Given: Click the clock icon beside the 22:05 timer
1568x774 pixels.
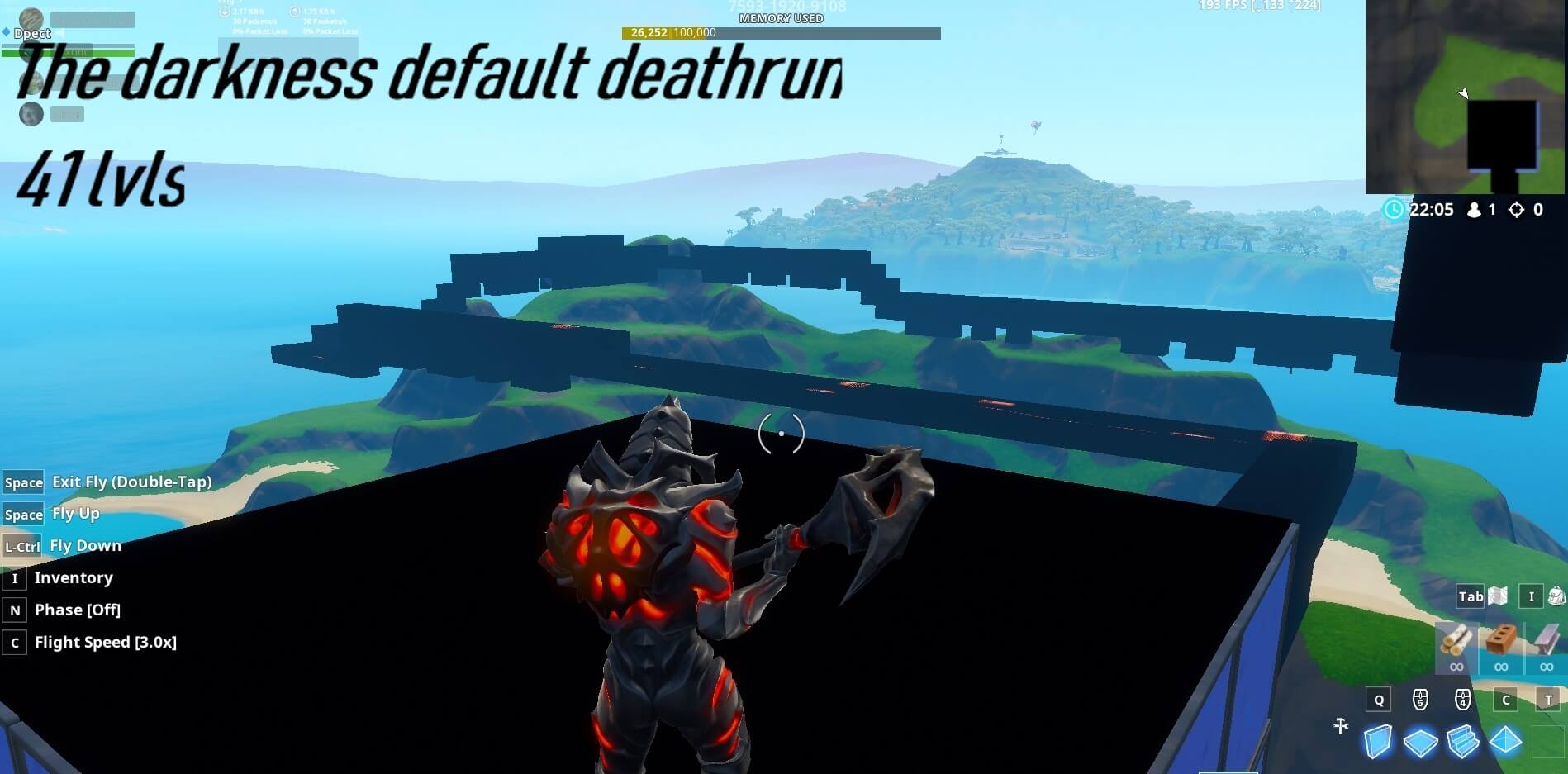Looking at the screenshot, I should click(x=1394, y=210).
